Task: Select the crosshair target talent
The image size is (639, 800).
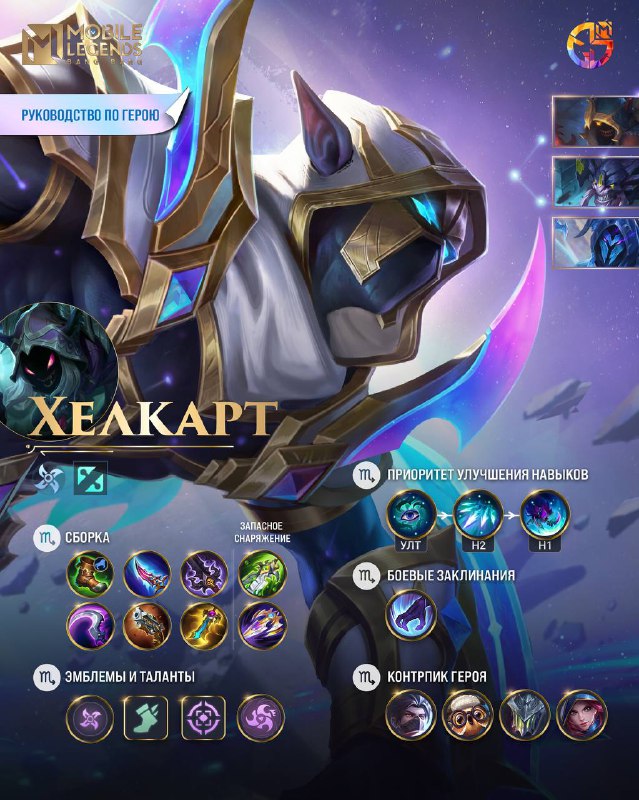Action: [x=203, y=719]
